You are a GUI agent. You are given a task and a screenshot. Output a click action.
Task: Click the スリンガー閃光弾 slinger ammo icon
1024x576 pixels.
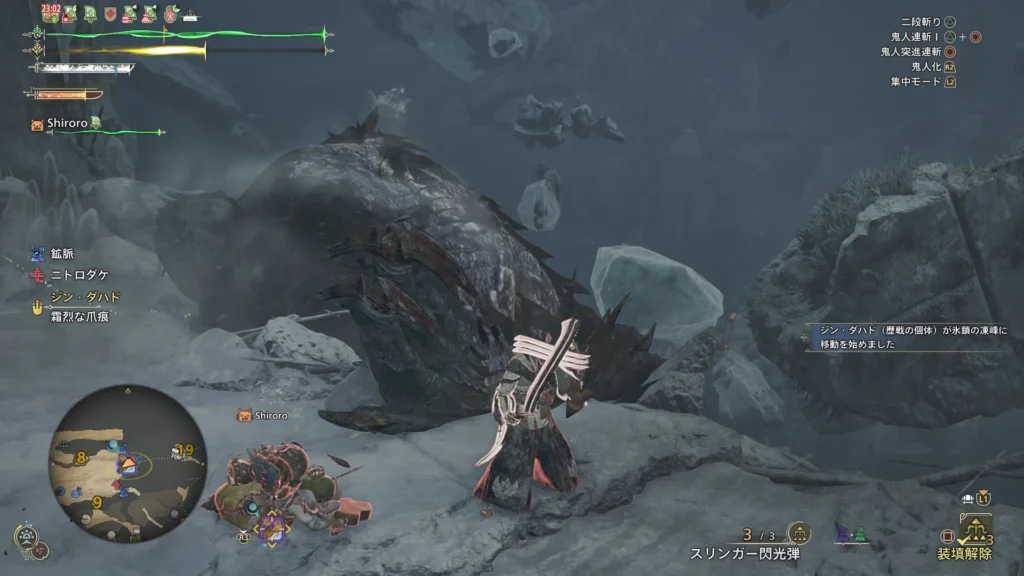coord(798,533)
